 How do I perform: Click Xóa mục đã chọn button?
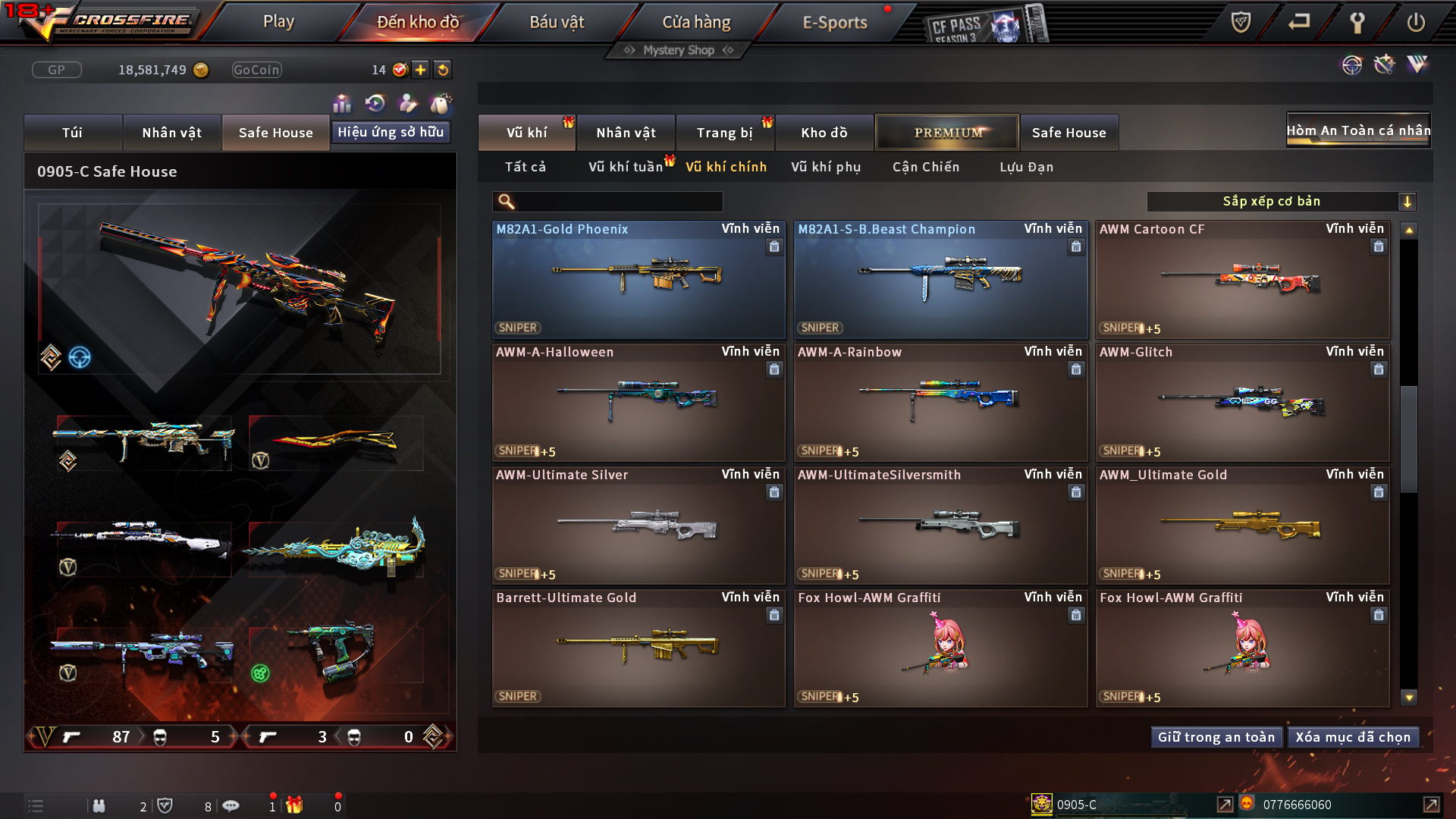pos(1353,737)
